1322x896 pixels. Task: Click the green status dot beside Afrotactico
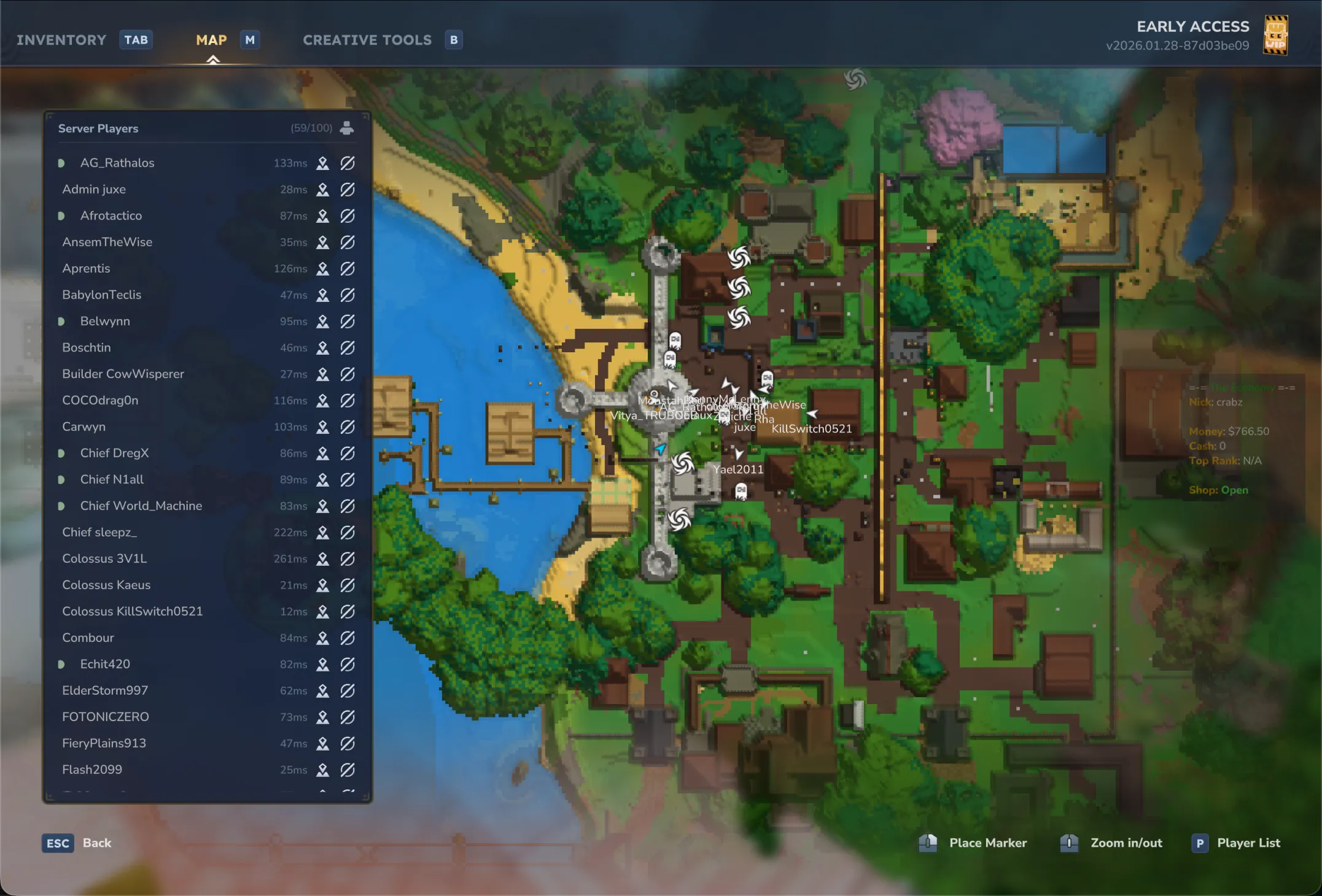pyautogui.click(x=61, y=215)
